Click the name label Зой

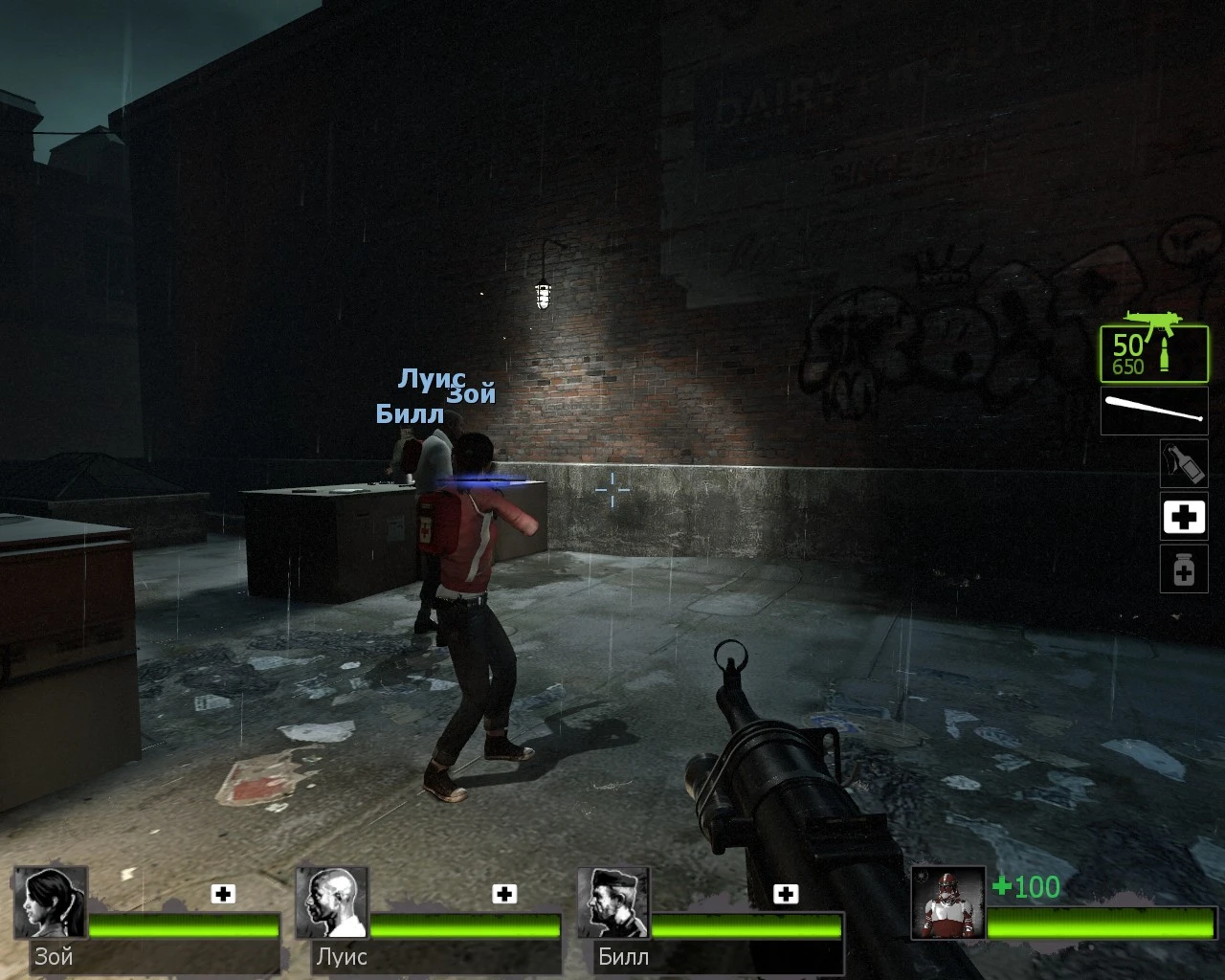click(54, 956)
